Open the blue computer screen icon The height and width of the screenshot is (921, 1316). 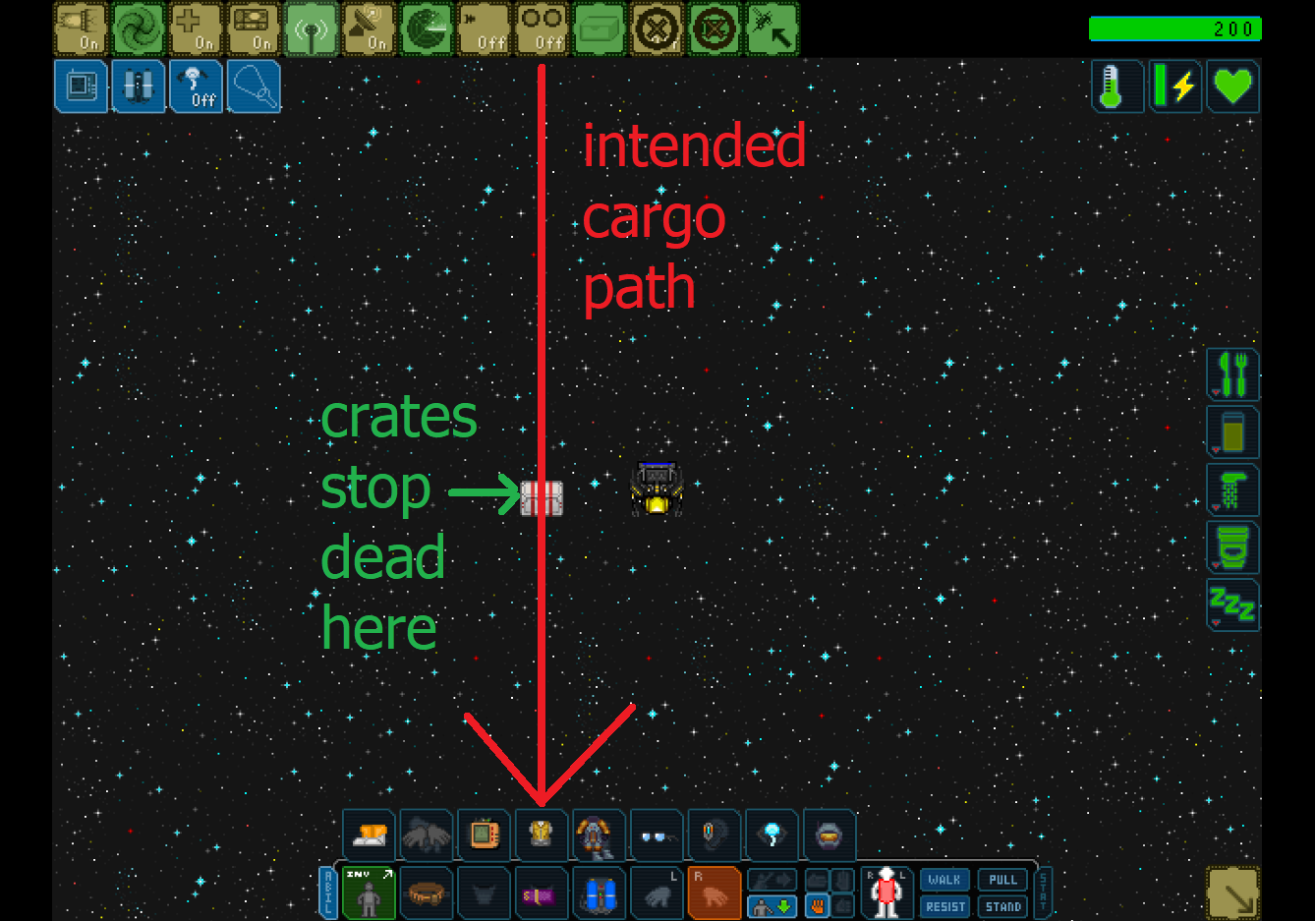(81, 86)
